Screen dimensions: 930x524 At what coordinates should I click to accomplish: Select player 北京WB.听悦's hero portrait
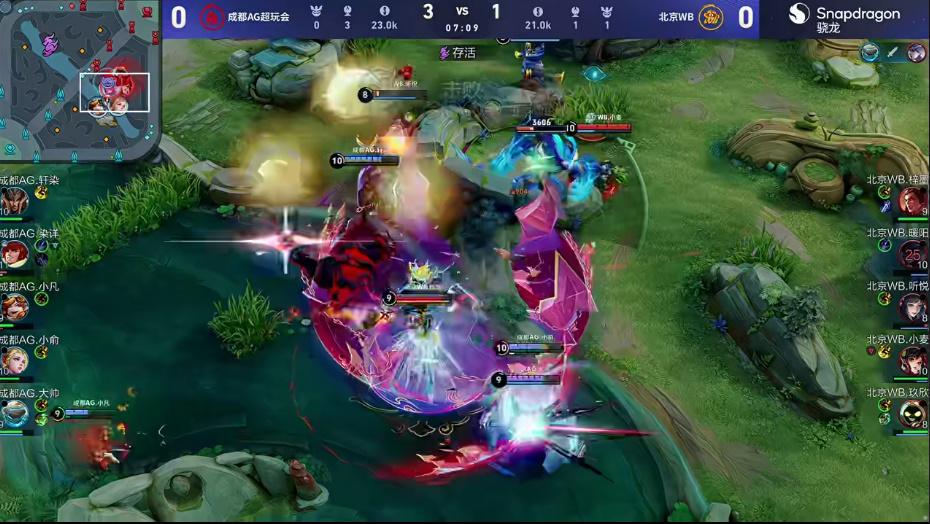pyautogui.click(x=912, y=307)
